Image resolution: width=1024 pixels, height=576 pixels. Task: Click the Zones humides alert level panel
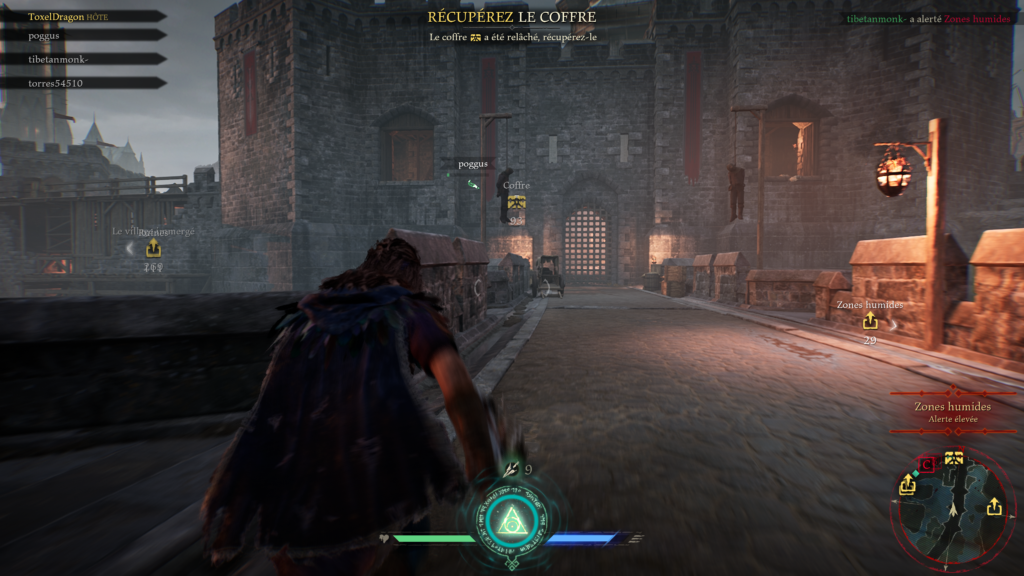(x=952, y=412)
